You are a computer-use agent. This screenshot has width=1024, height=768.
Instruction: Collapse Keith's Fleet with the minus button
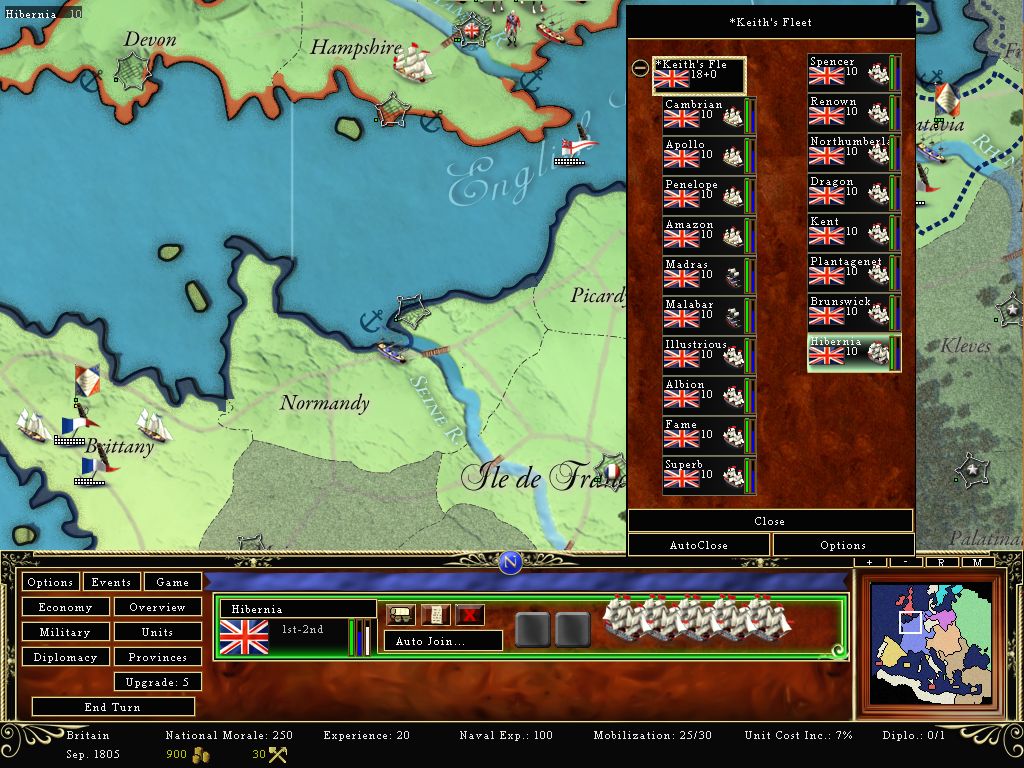click(x=640, y=69)
